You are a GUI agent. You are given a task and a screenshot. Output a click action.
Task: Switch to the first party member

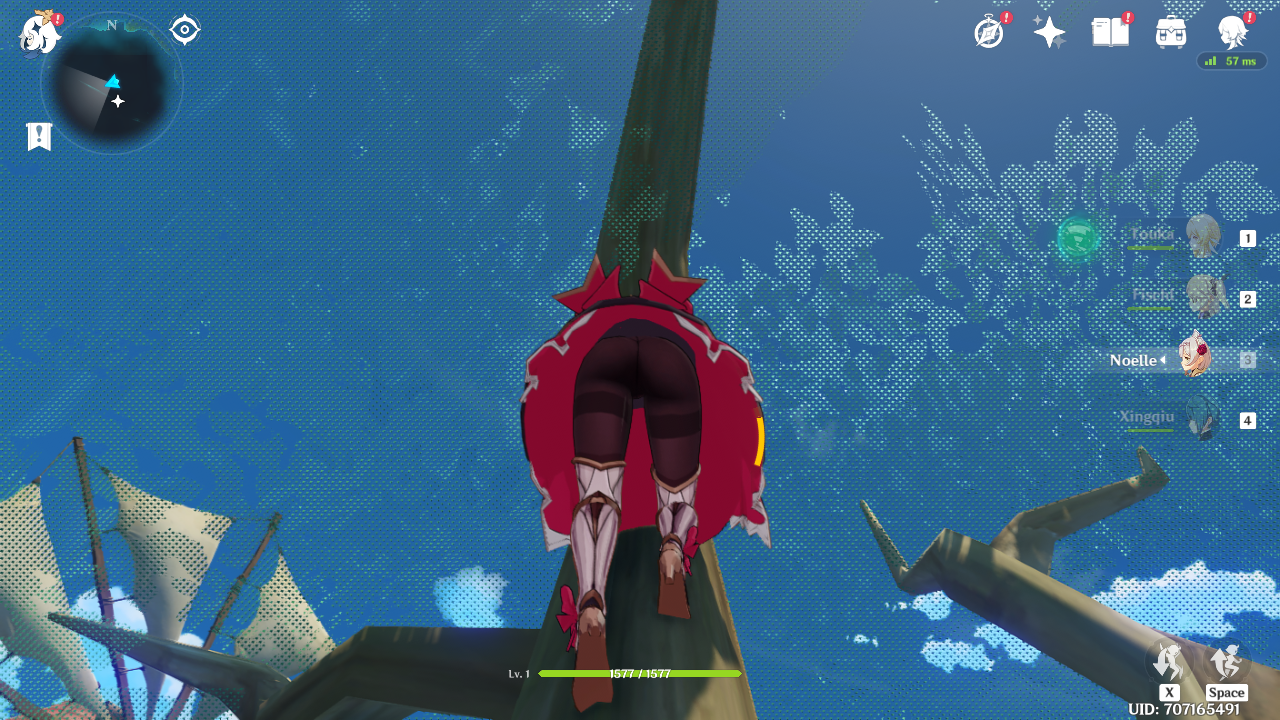click(x=1201, y=237)
